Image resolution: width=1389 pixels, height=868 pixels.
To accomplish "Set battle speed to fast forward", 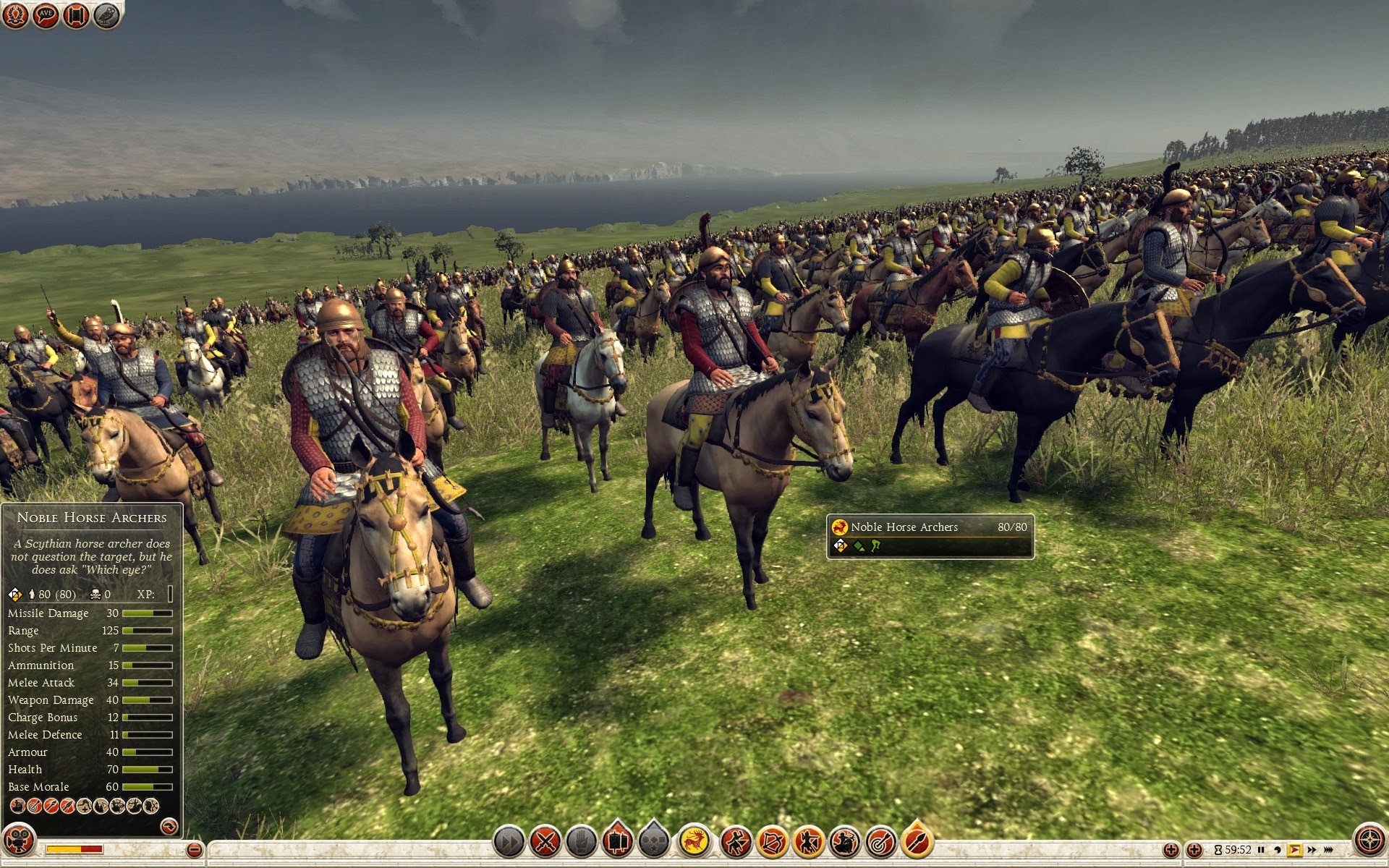I will pos(1312,850).
